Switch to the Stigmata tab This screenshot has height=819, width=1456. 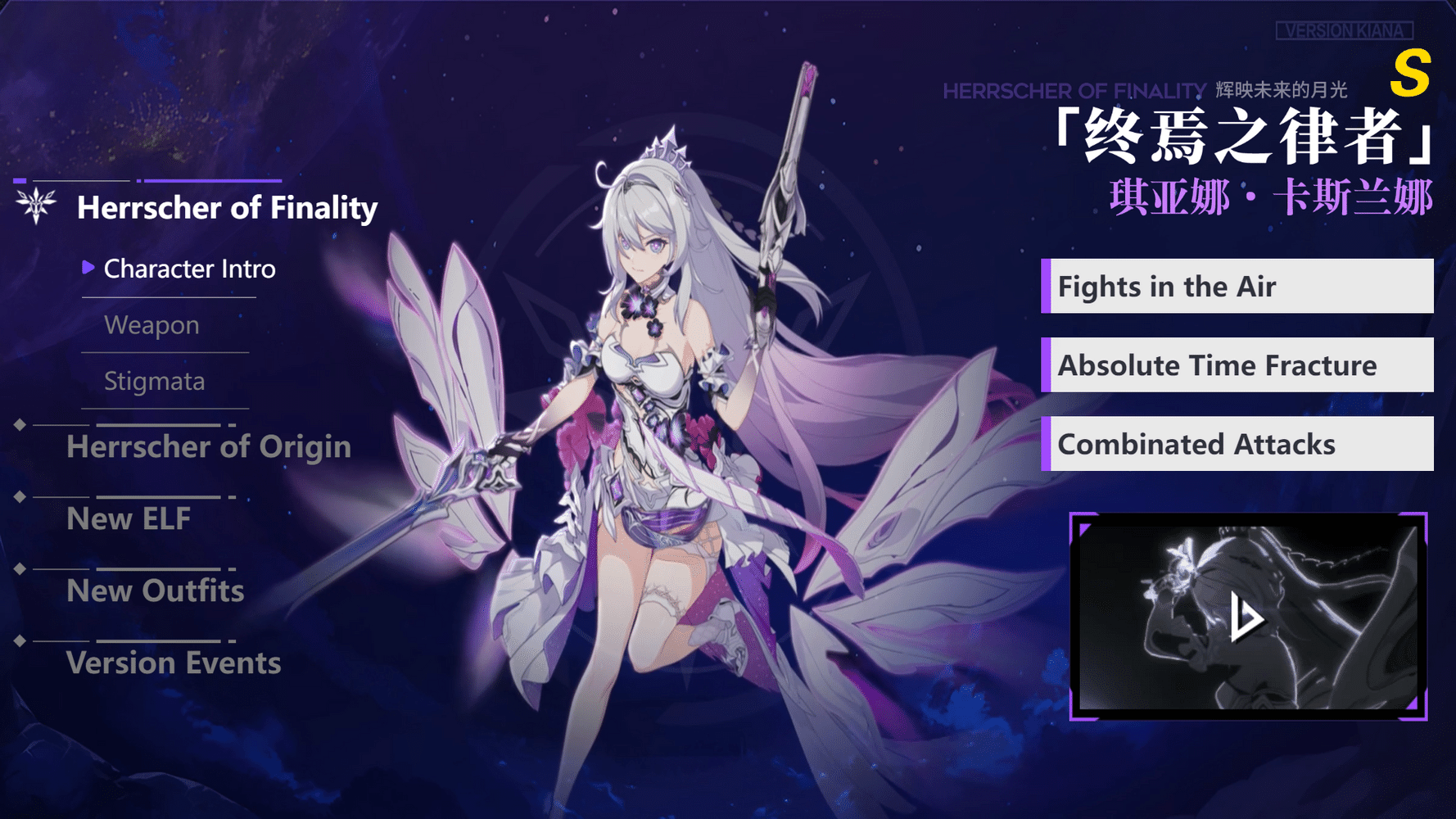(154, 381)
